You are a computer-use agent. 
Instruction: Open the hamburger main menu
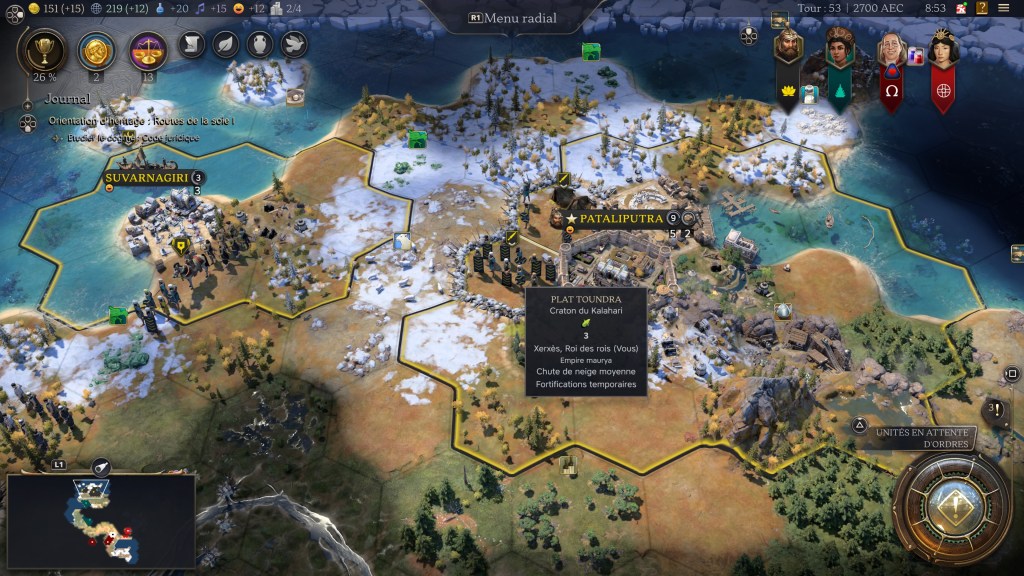[1003, 8]
